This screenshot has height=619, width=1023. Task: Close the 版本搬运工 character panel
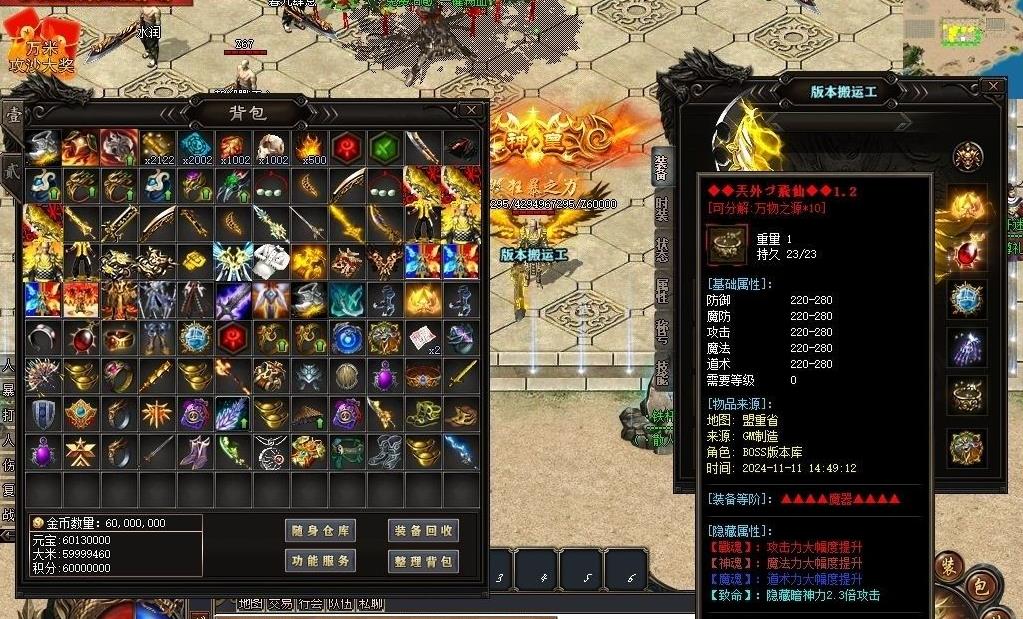(x=992, y=87)
